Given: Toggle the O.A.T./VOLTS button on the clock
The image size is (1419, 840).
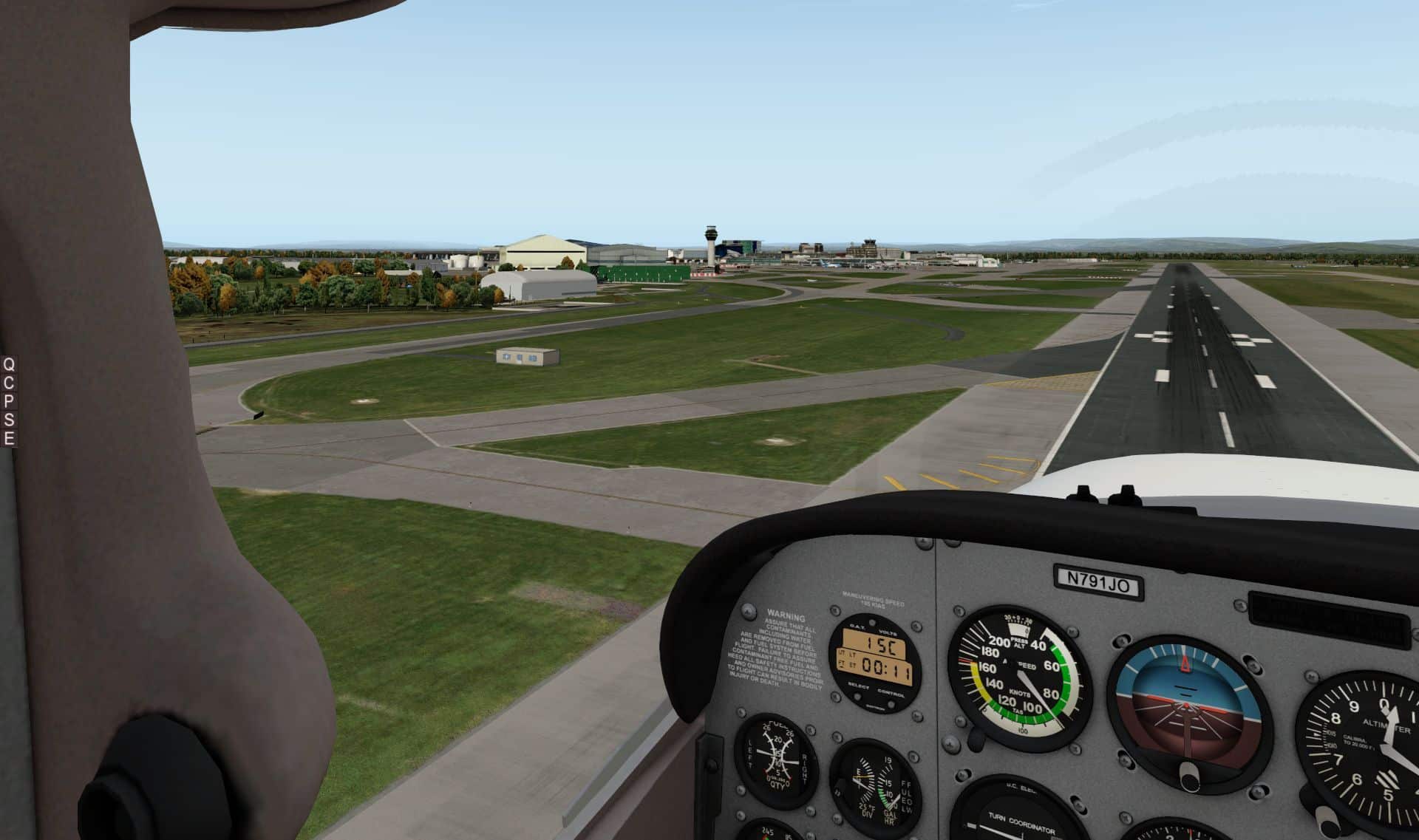Looking at the screenshot, I should (x=873, y=624).
